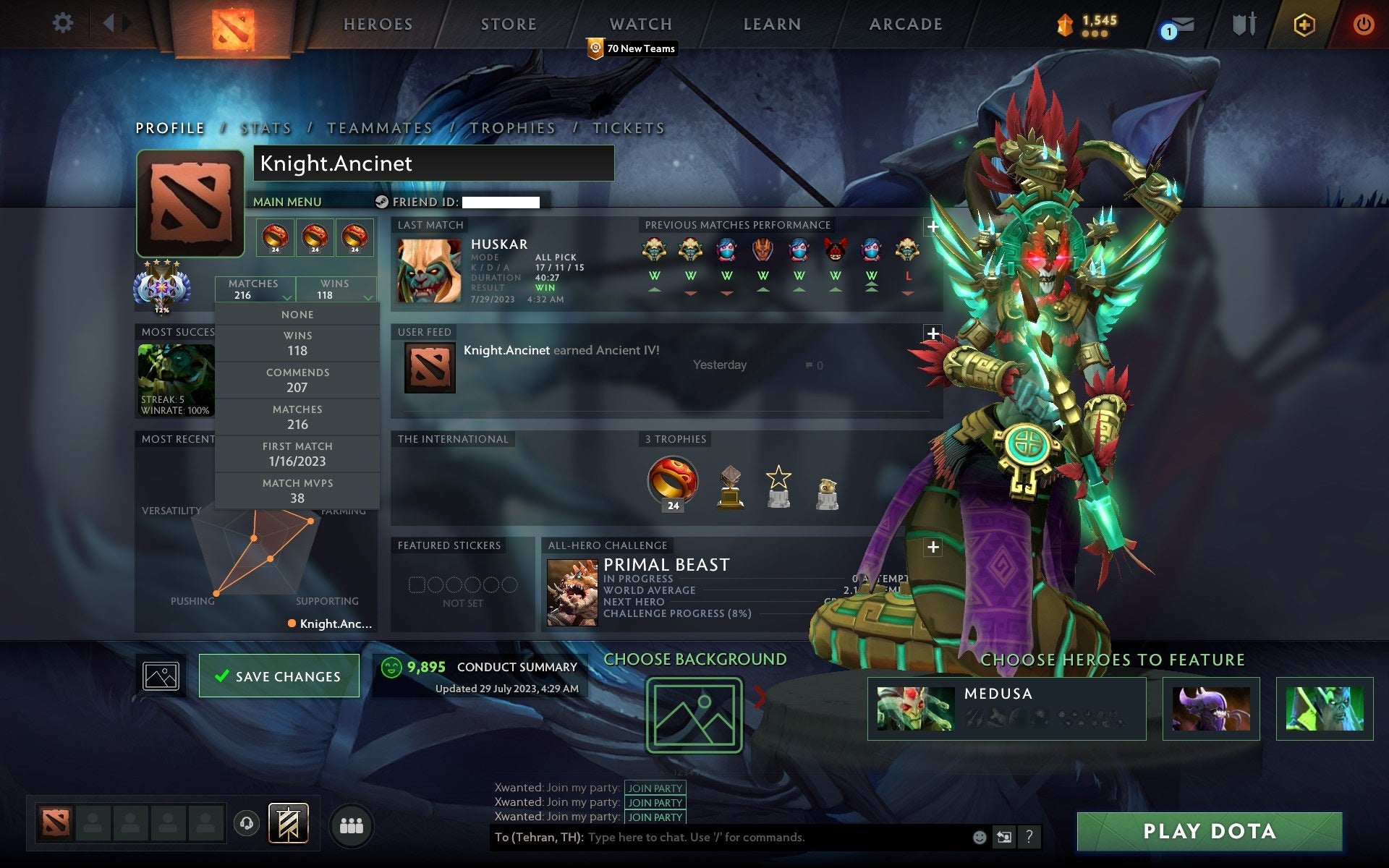
Task: Click the emoticon smiley icon in chat bar
Action: coord(981,837)
